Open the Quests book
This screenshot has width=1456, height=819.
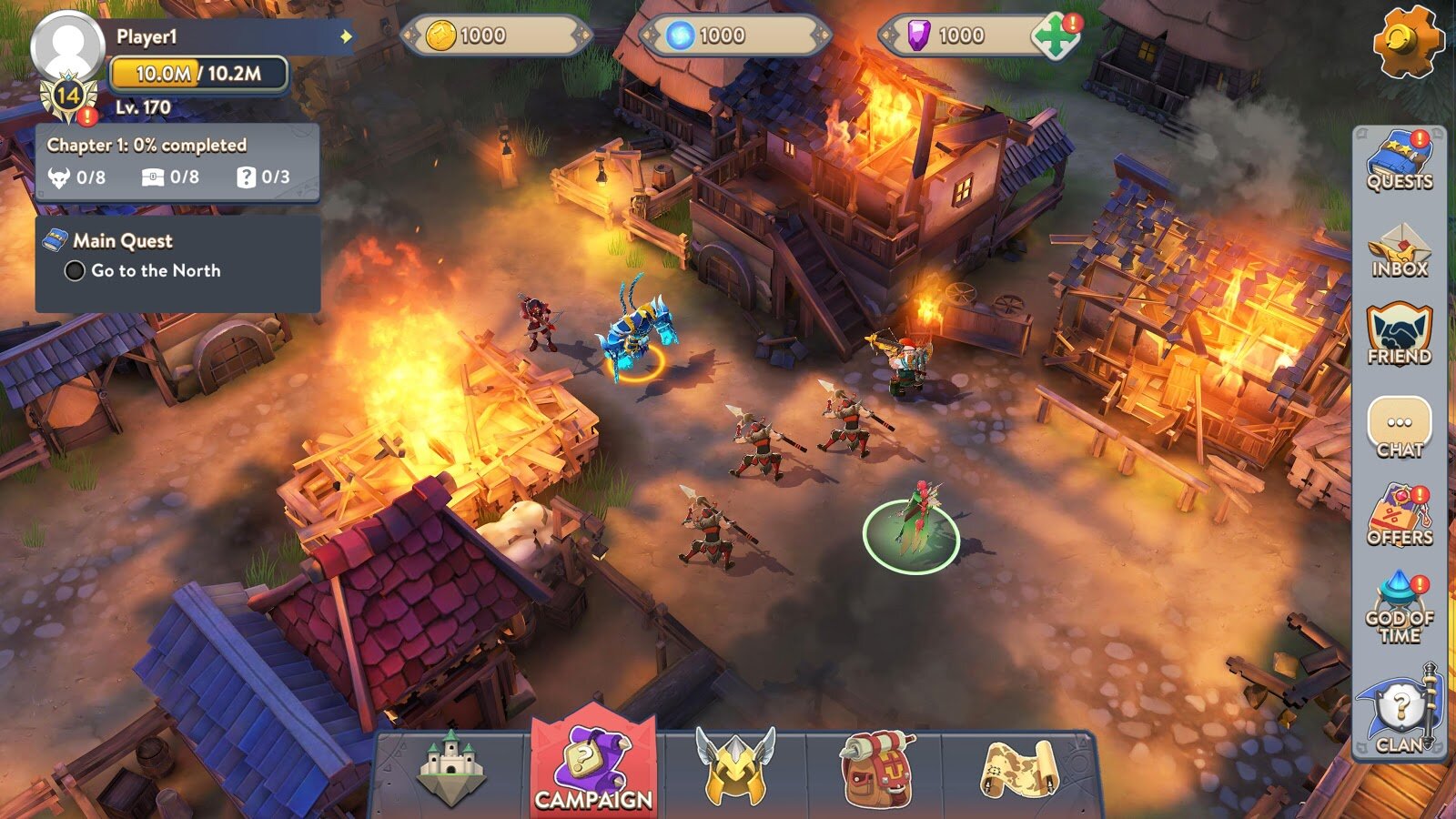(1400, 161)
